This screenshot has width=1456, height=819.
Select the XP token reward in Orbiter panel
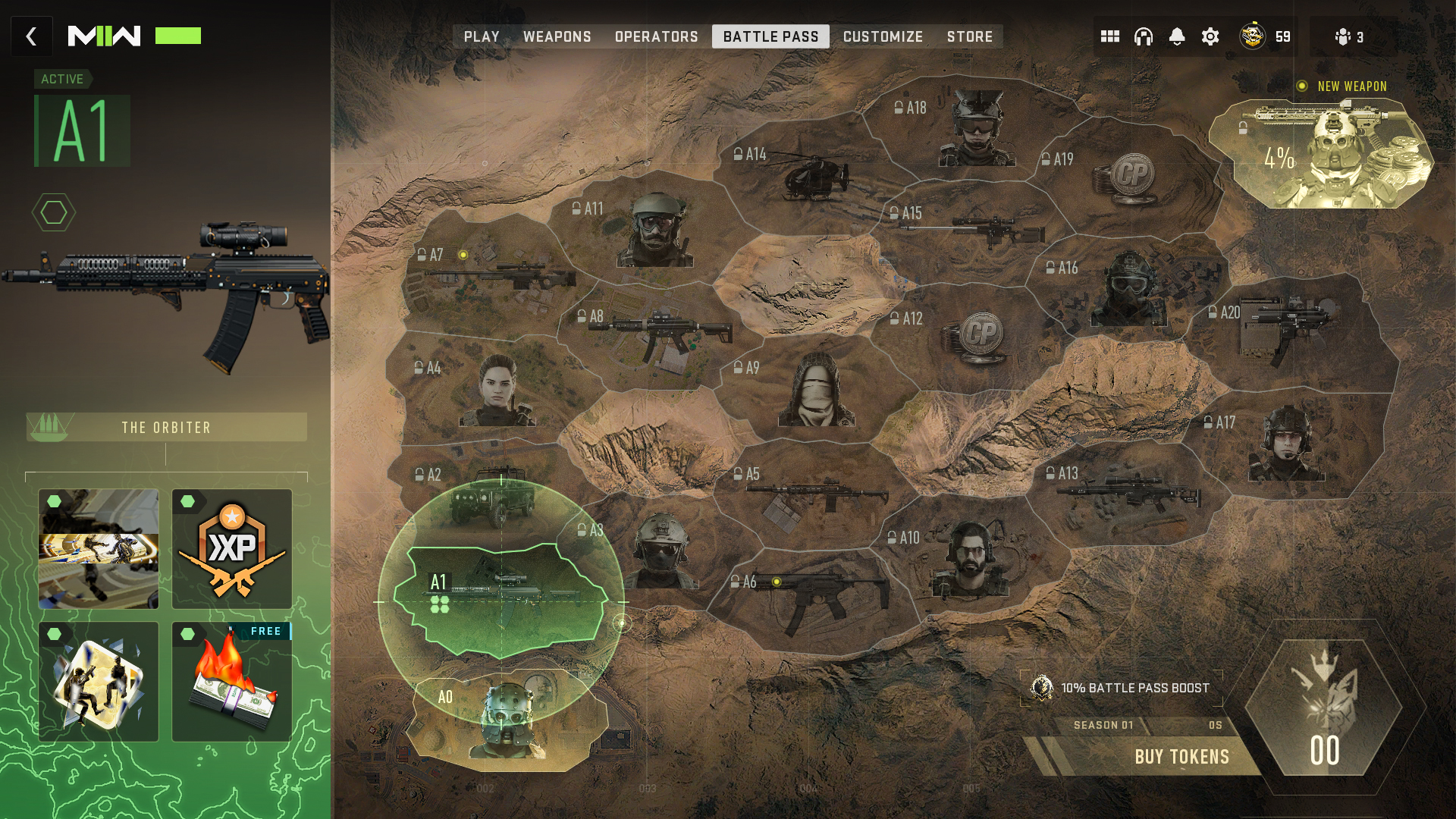[x=233, y=548]
